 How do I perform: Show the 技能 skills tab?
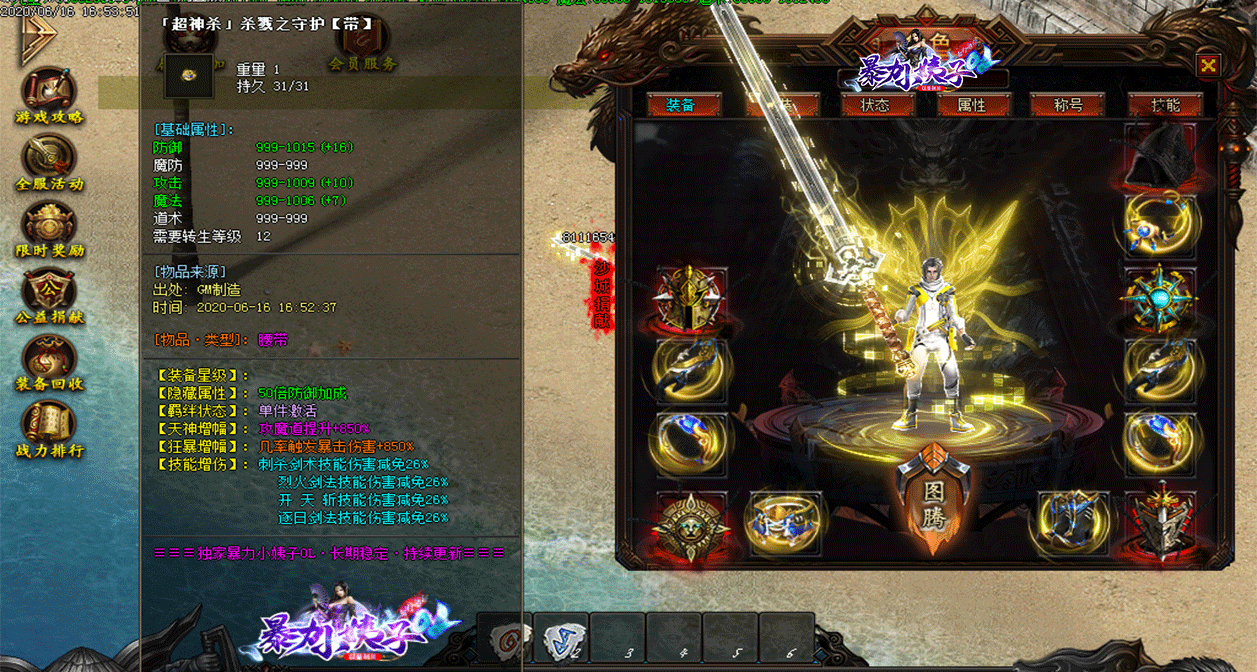coord(1165,105)
